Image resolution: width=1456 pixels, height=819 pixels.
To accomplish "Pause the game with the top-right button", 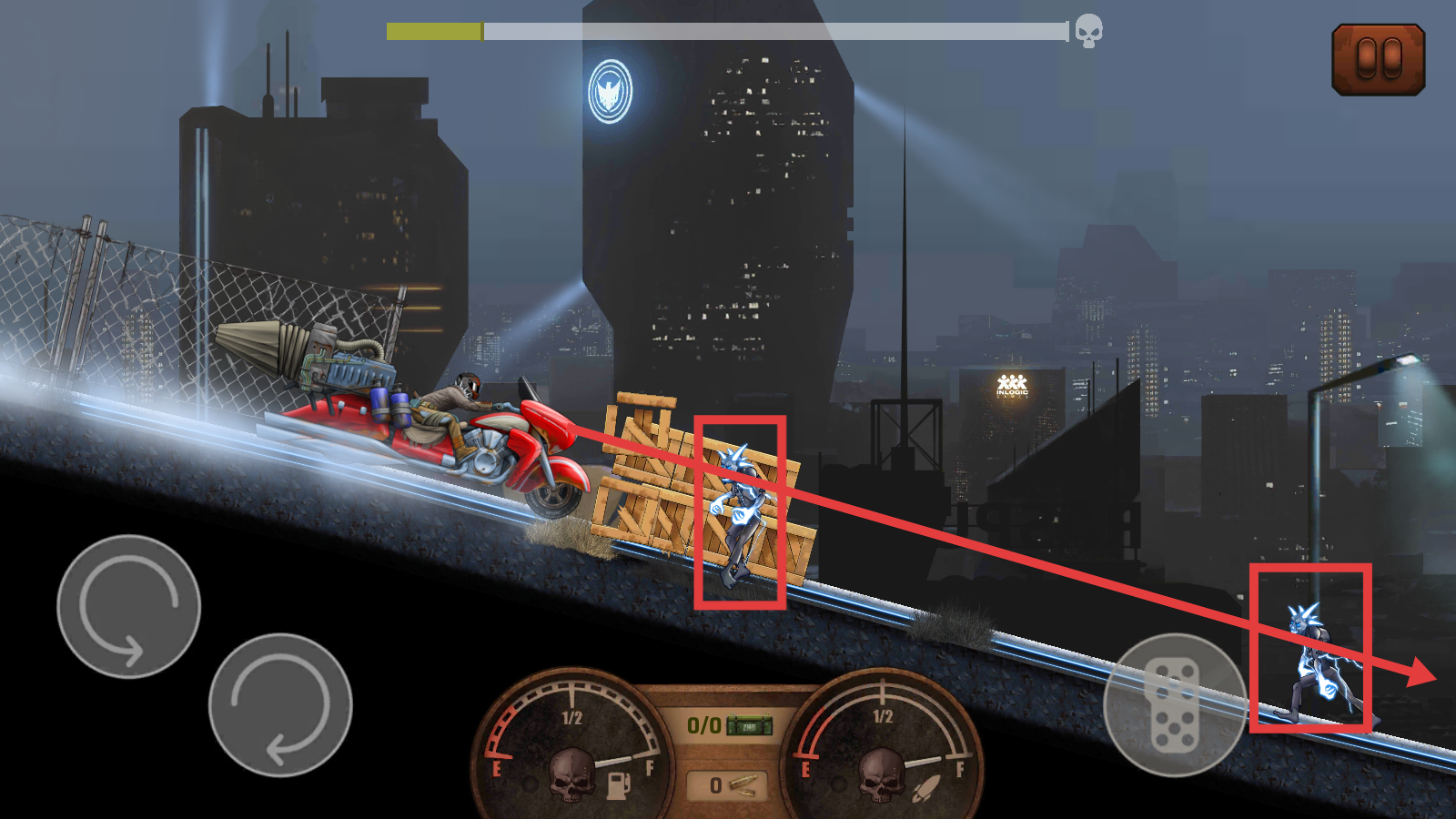I will (x=1378, y=60).
